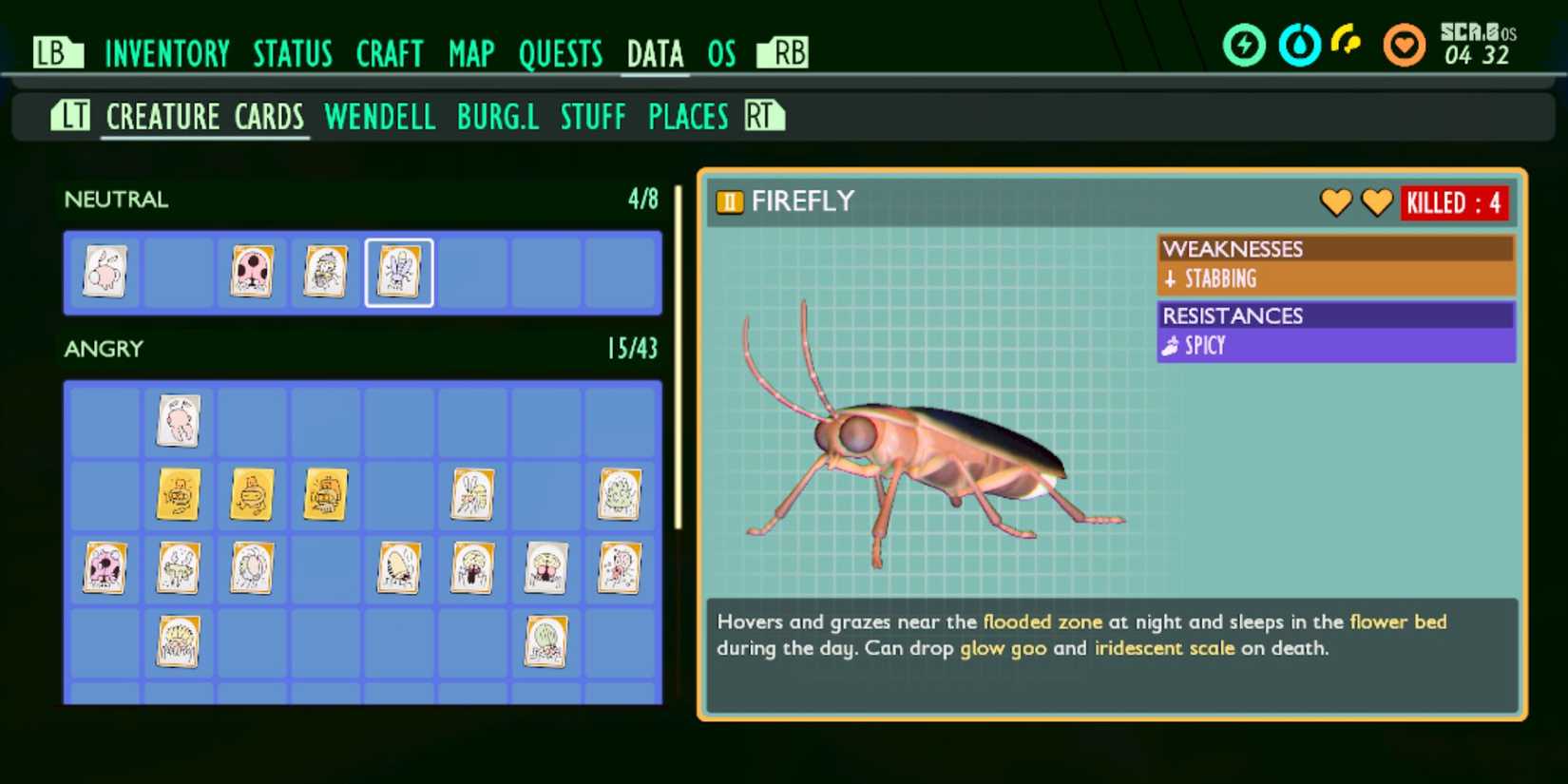Switch to the MAP tab
Viewport: 1568px width, 784px height.
click(x=470, y=54)
